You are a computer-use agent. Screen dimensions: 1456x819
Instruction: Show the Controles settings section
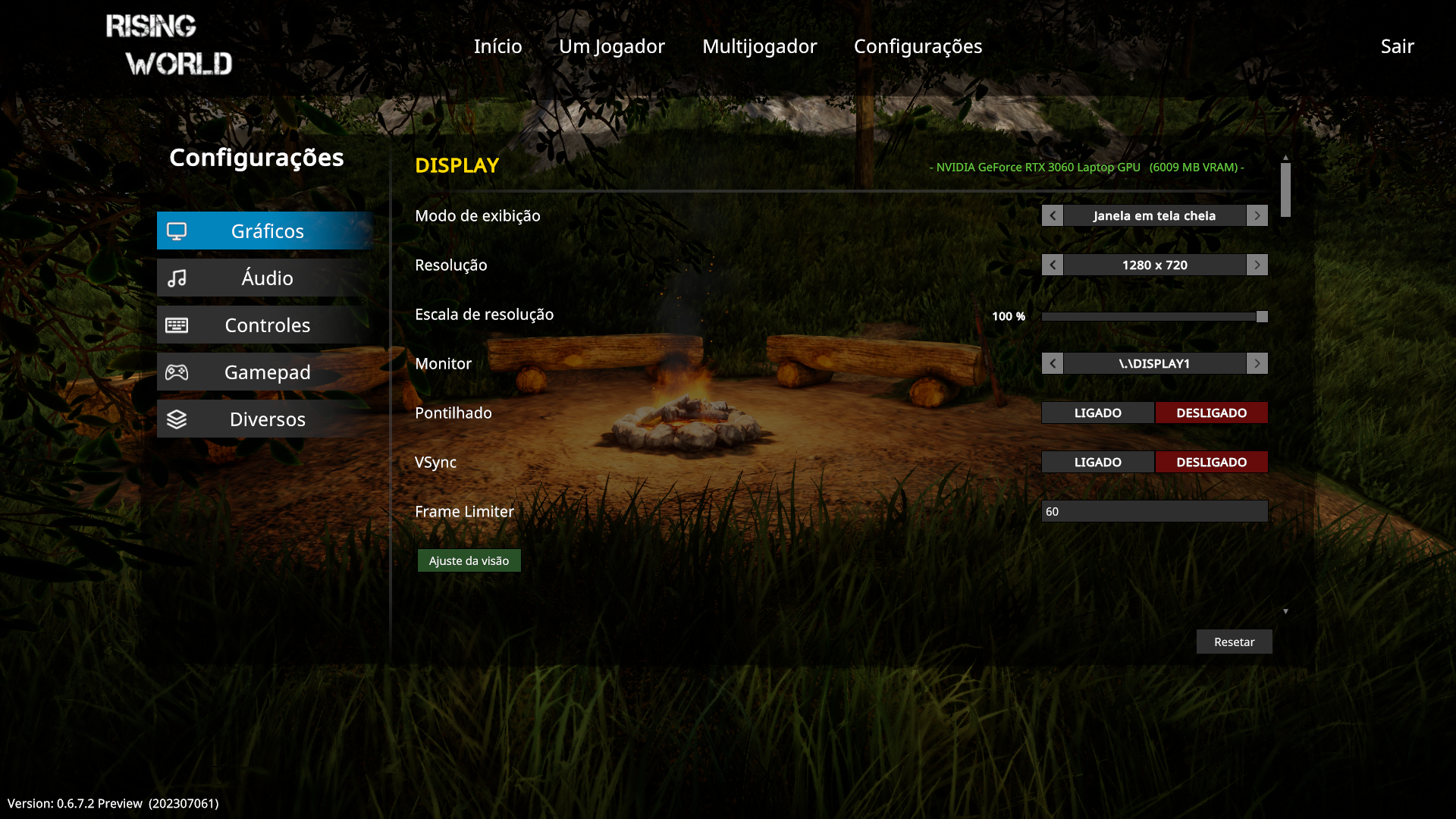pyautogui.click(x=265, y=325)
